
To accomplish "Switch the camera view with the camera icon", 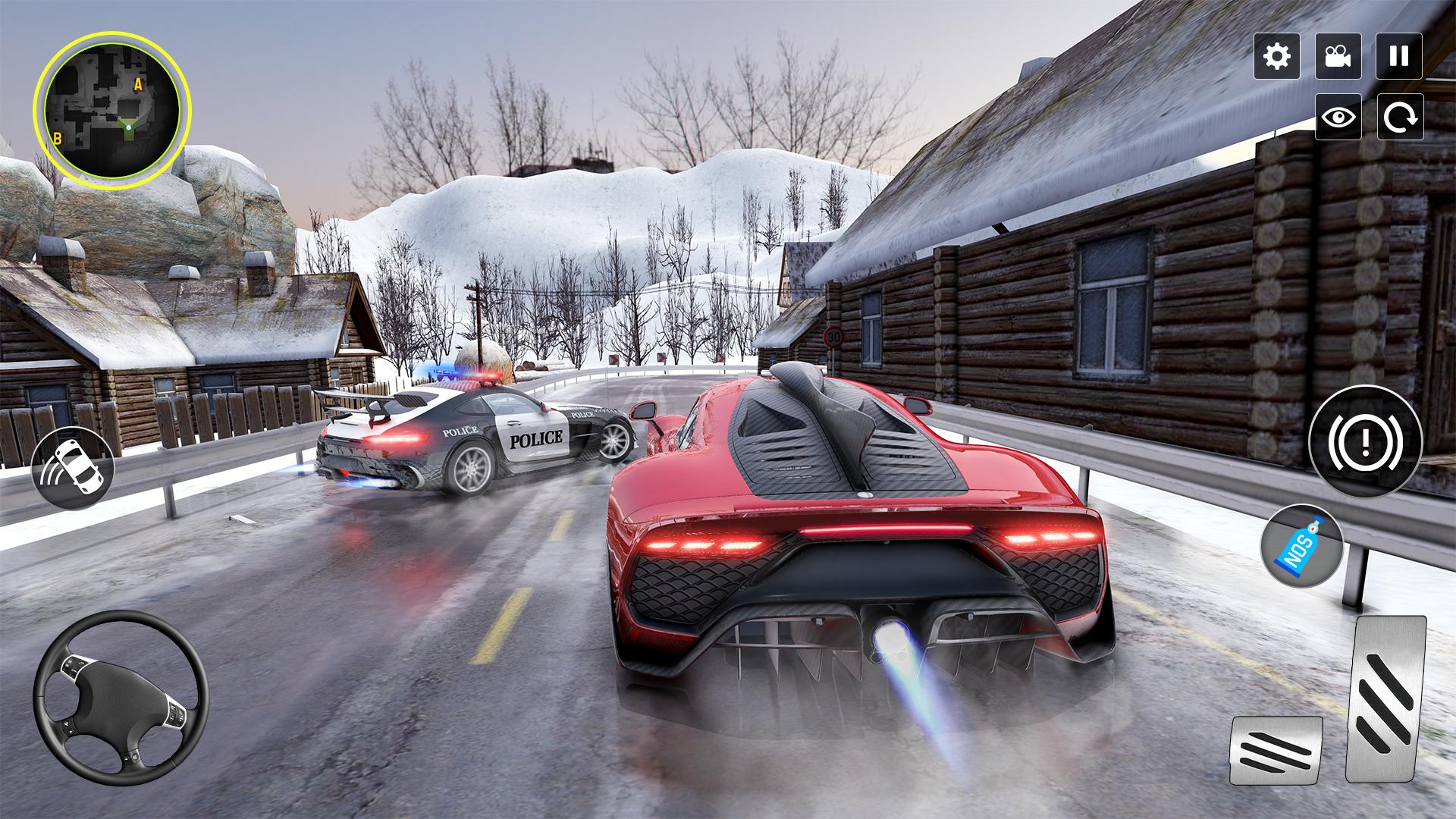I will click(x=1338, y=56).
